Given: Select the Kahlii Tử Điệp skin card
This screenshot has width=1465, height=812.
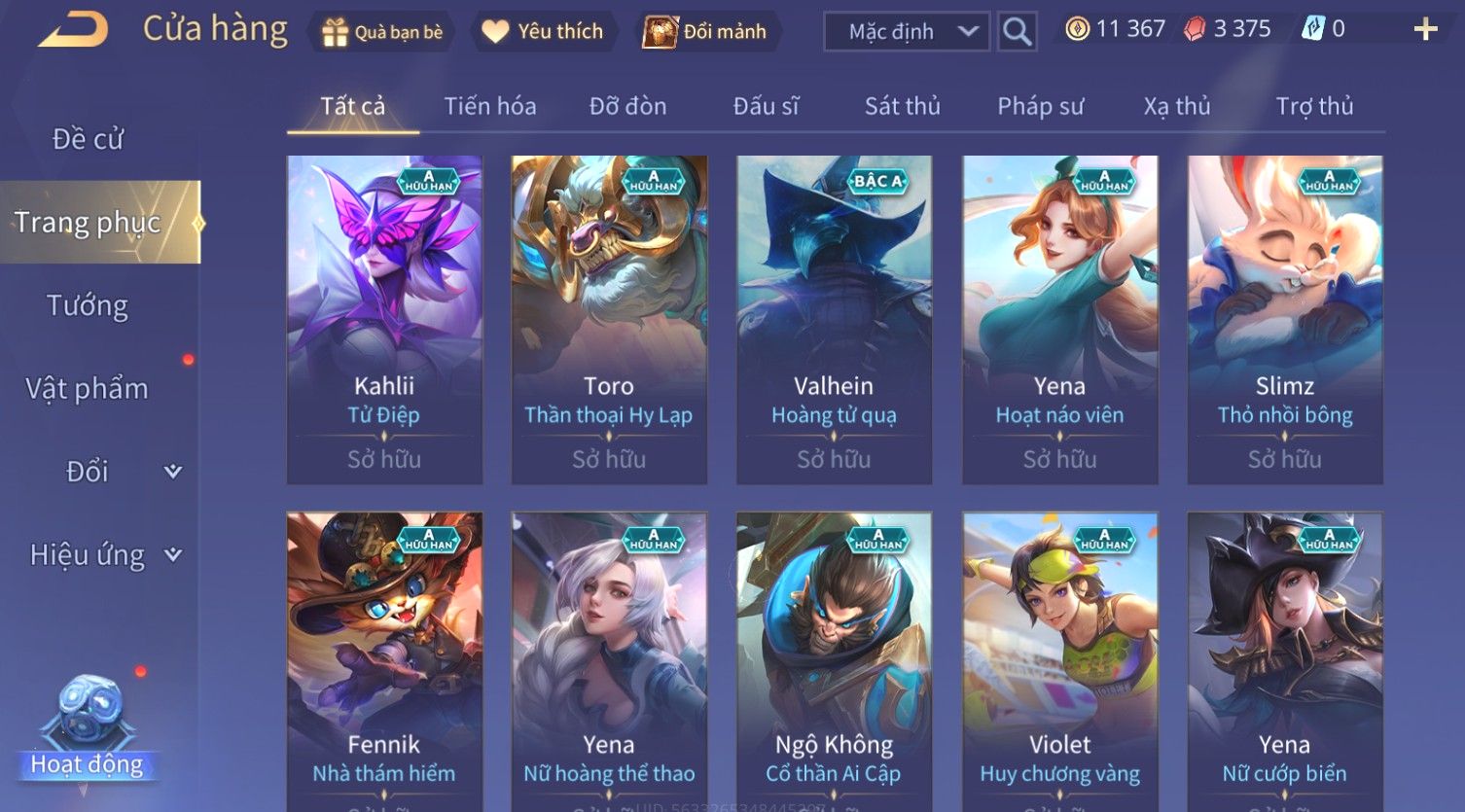Looking at the screenshot, I should tap(384, 319).
